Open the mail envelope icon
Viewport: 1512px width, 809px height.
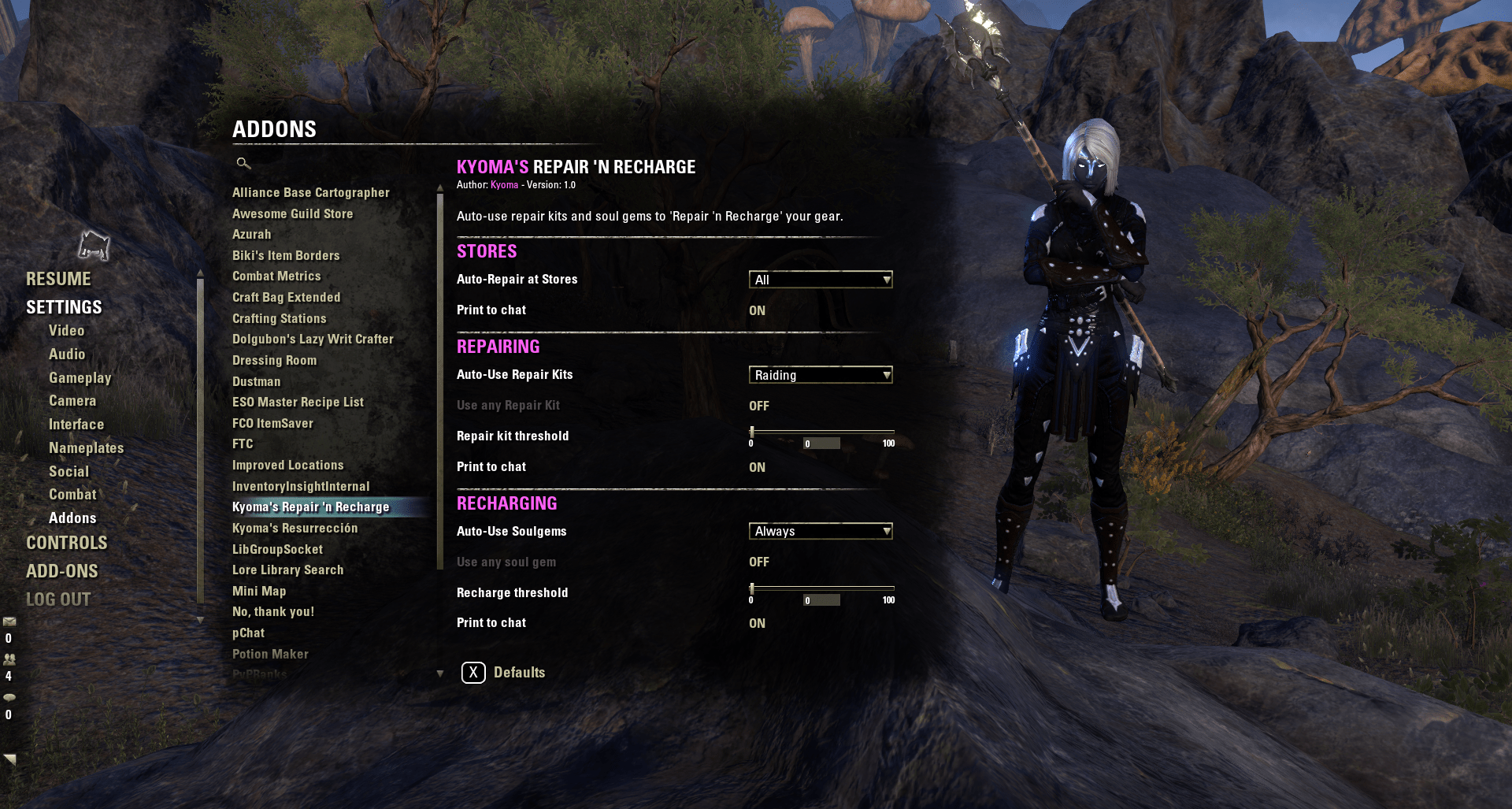[x=9, y=622]
